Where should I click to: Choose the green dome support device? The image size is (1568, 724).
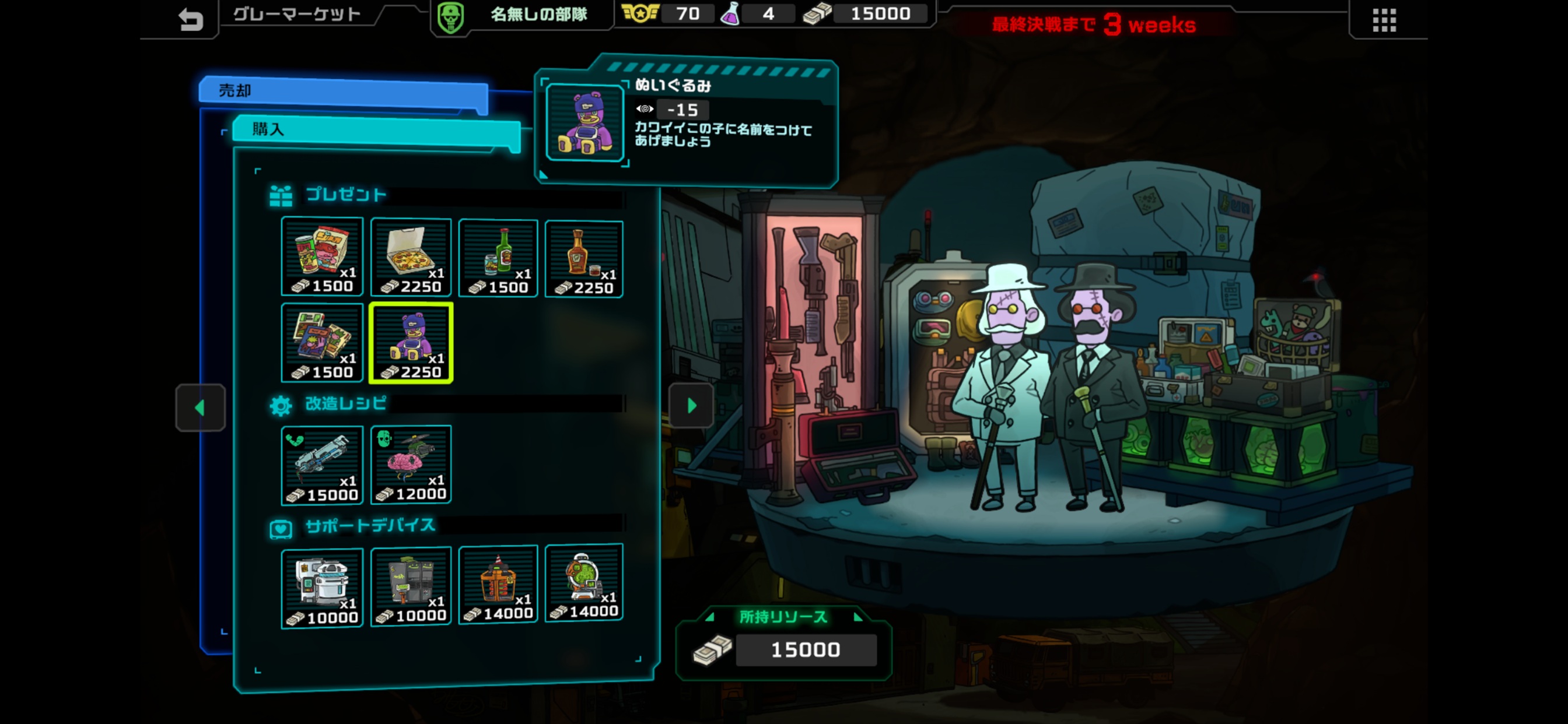(x=584, y=583)
